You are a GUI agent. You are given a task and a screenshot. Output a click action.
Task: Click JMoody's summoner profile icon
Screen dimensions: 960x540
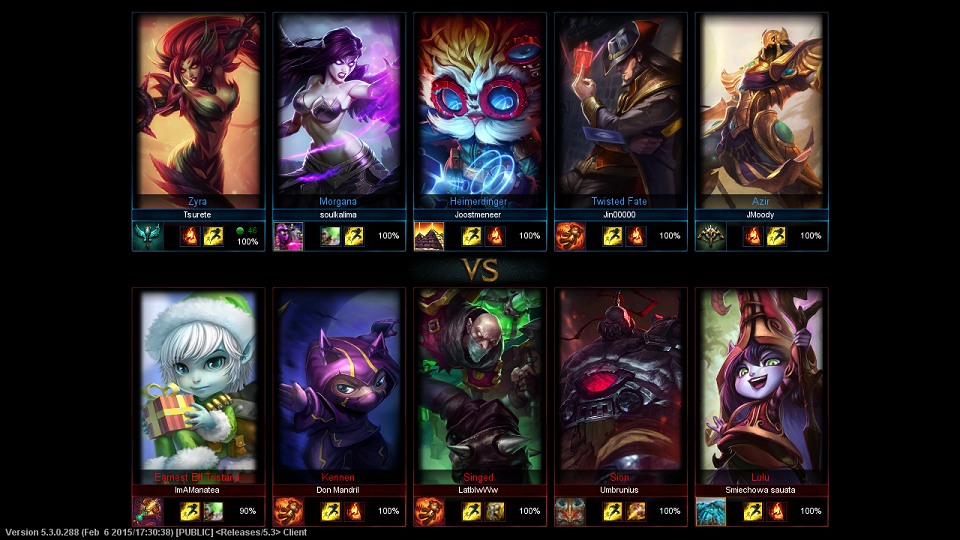711,236
